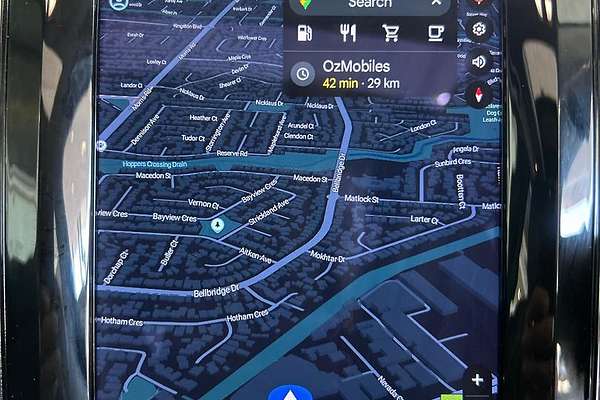This screenshot has height=400, width=600.
Task: Find gas stations with the fuel pump icon
Action: click(304, 33)
